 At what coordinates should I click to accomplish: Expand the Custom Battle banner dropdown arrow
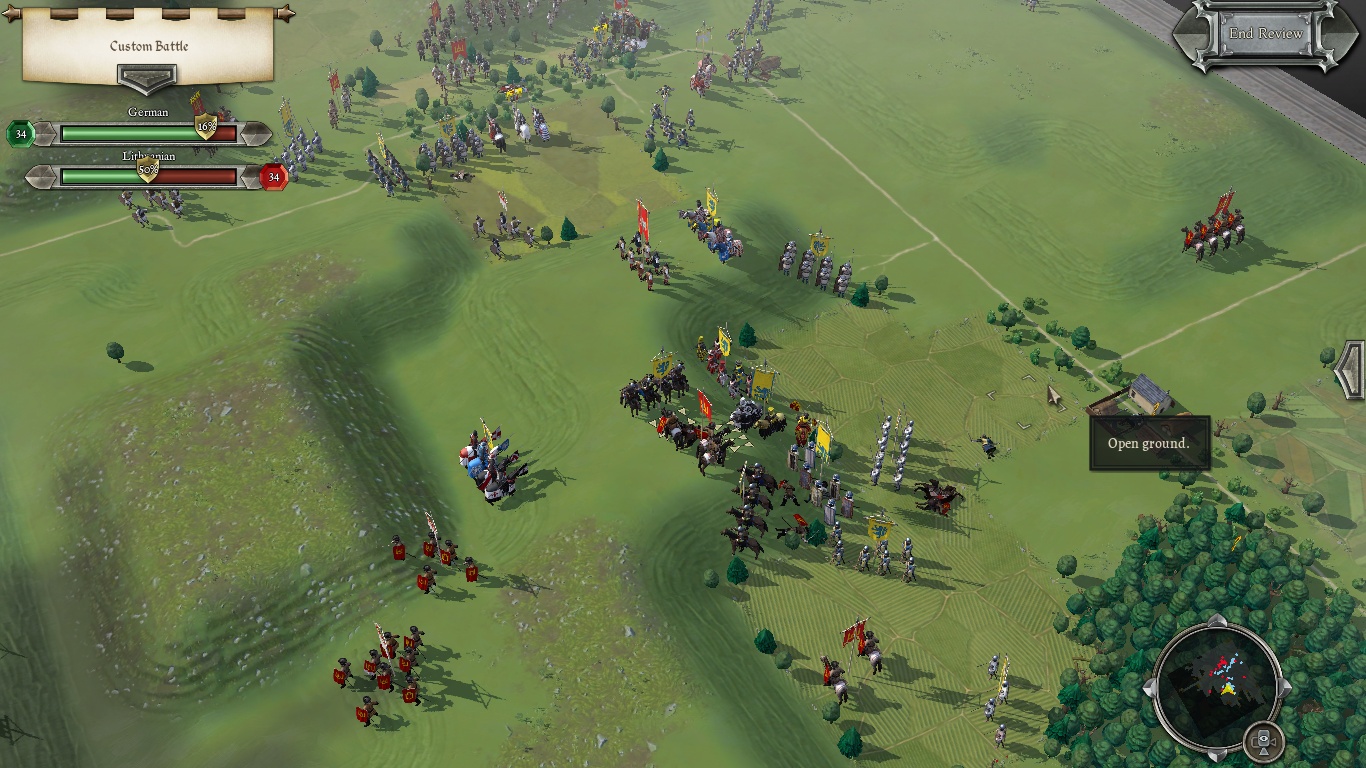tap(147, 78)
